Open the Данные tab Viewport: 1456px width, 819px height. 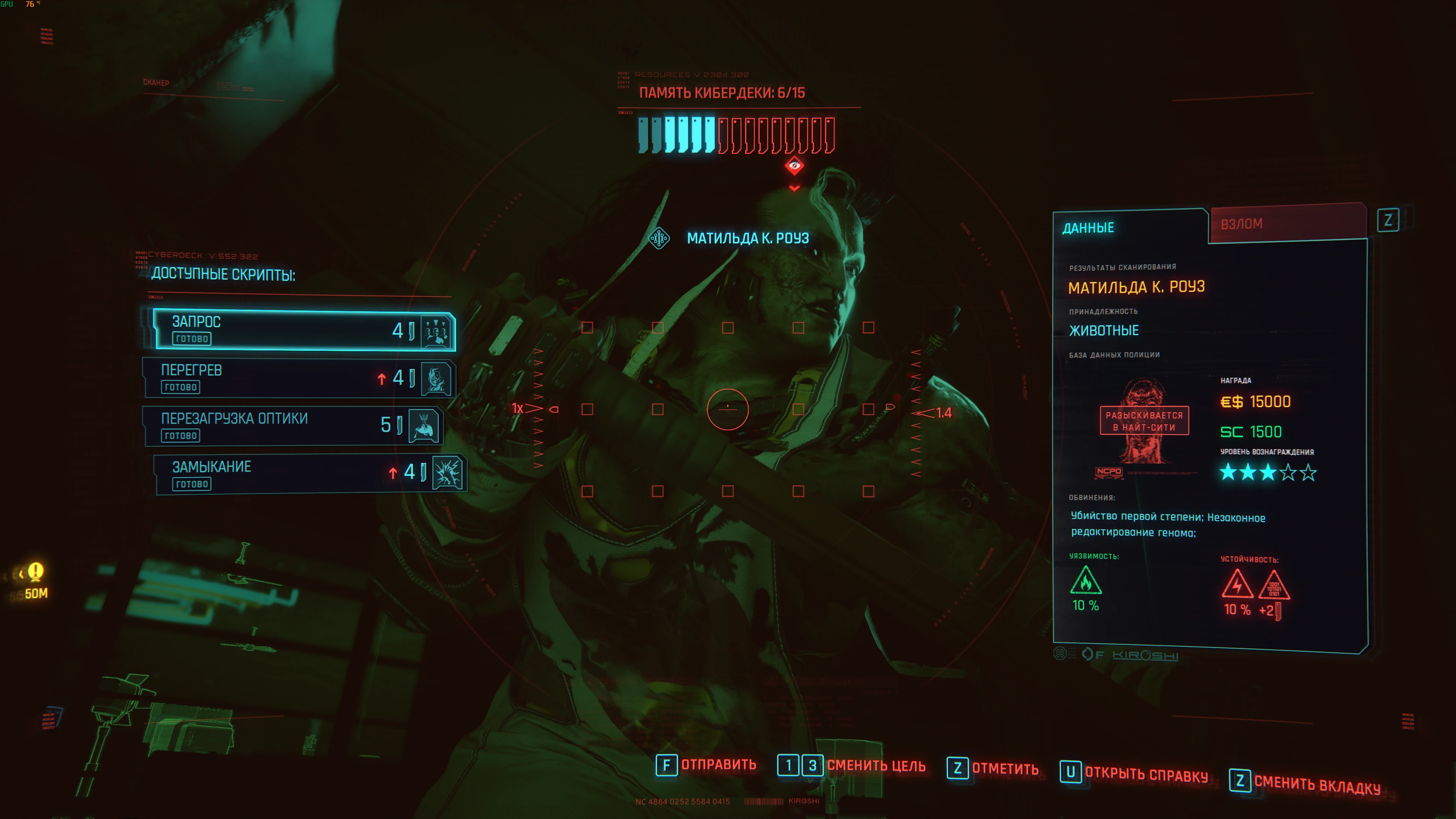pyautogui.click(x=1129, y=228)
